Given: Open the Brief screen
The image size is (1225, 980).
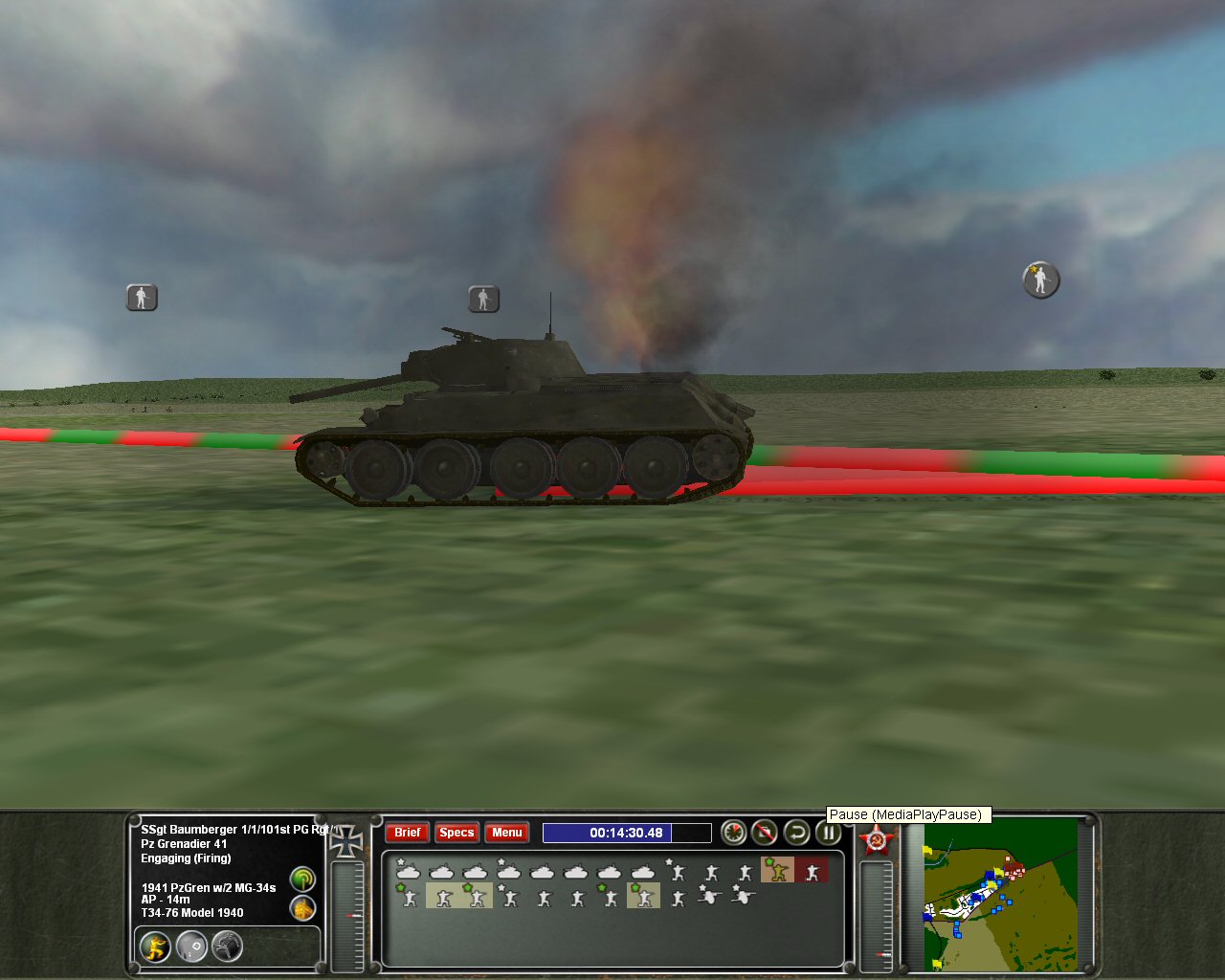Looking at the screenshot, I should [407, 833].
